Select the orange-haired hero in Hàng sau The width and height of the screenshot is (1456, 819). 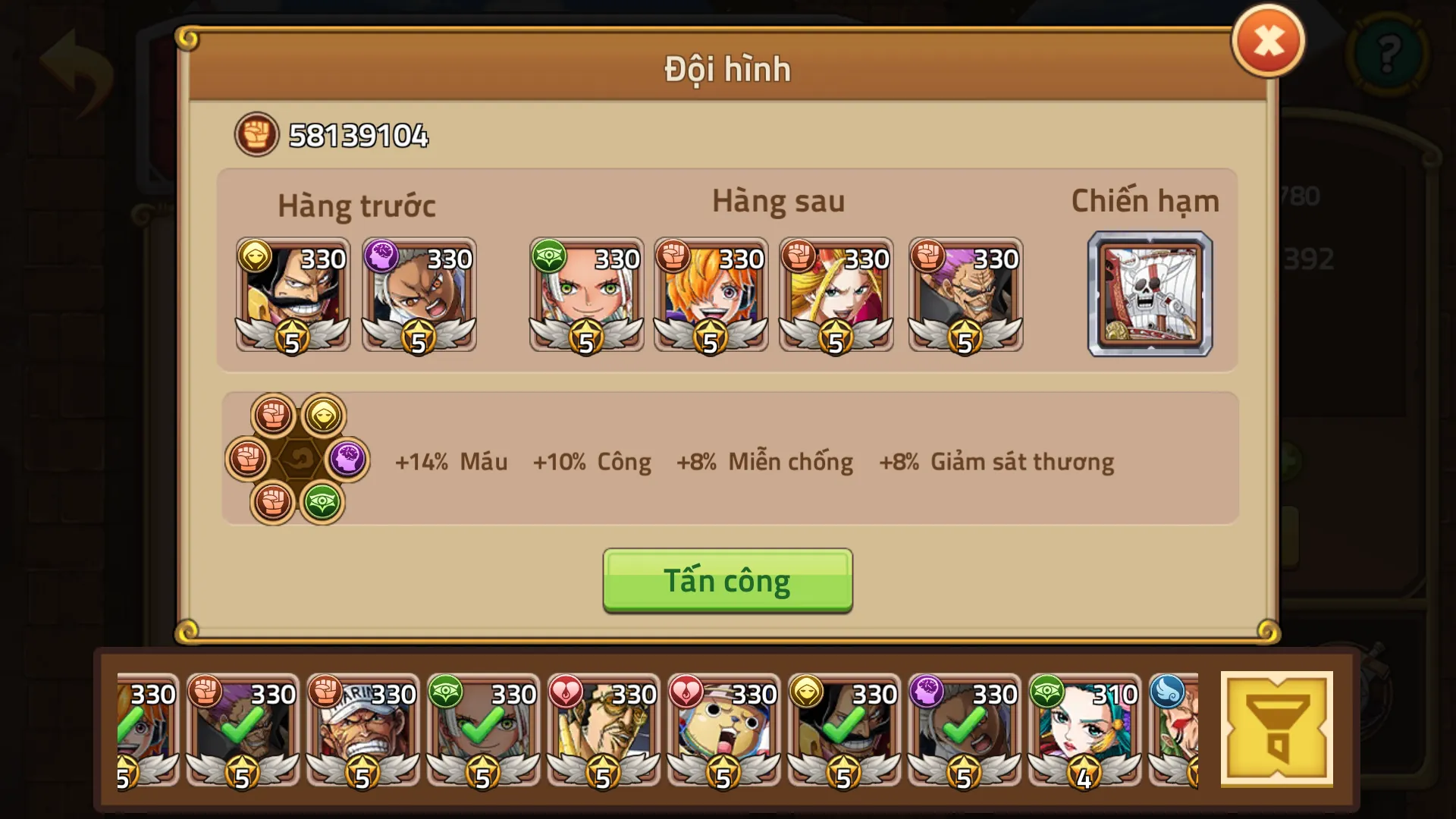[711, 296]
